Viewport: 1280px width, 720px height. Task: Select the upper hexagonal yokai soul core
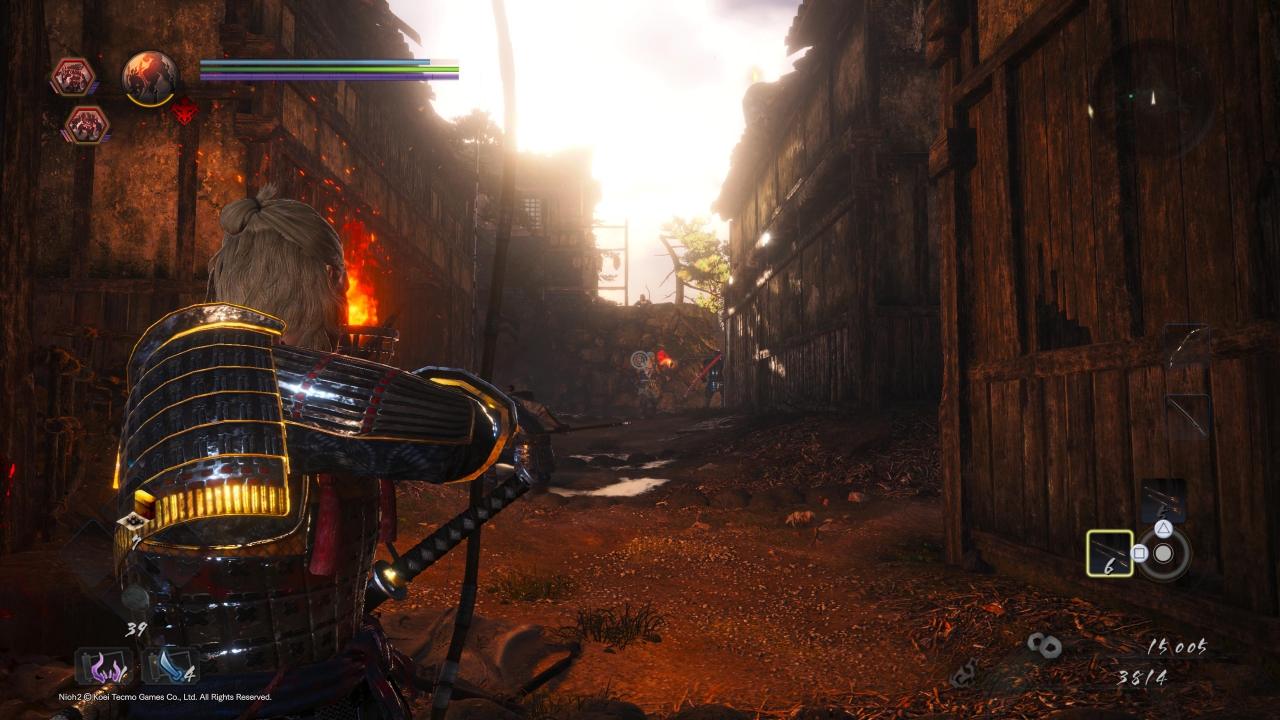pyautogui.click(x=73, y=77)
